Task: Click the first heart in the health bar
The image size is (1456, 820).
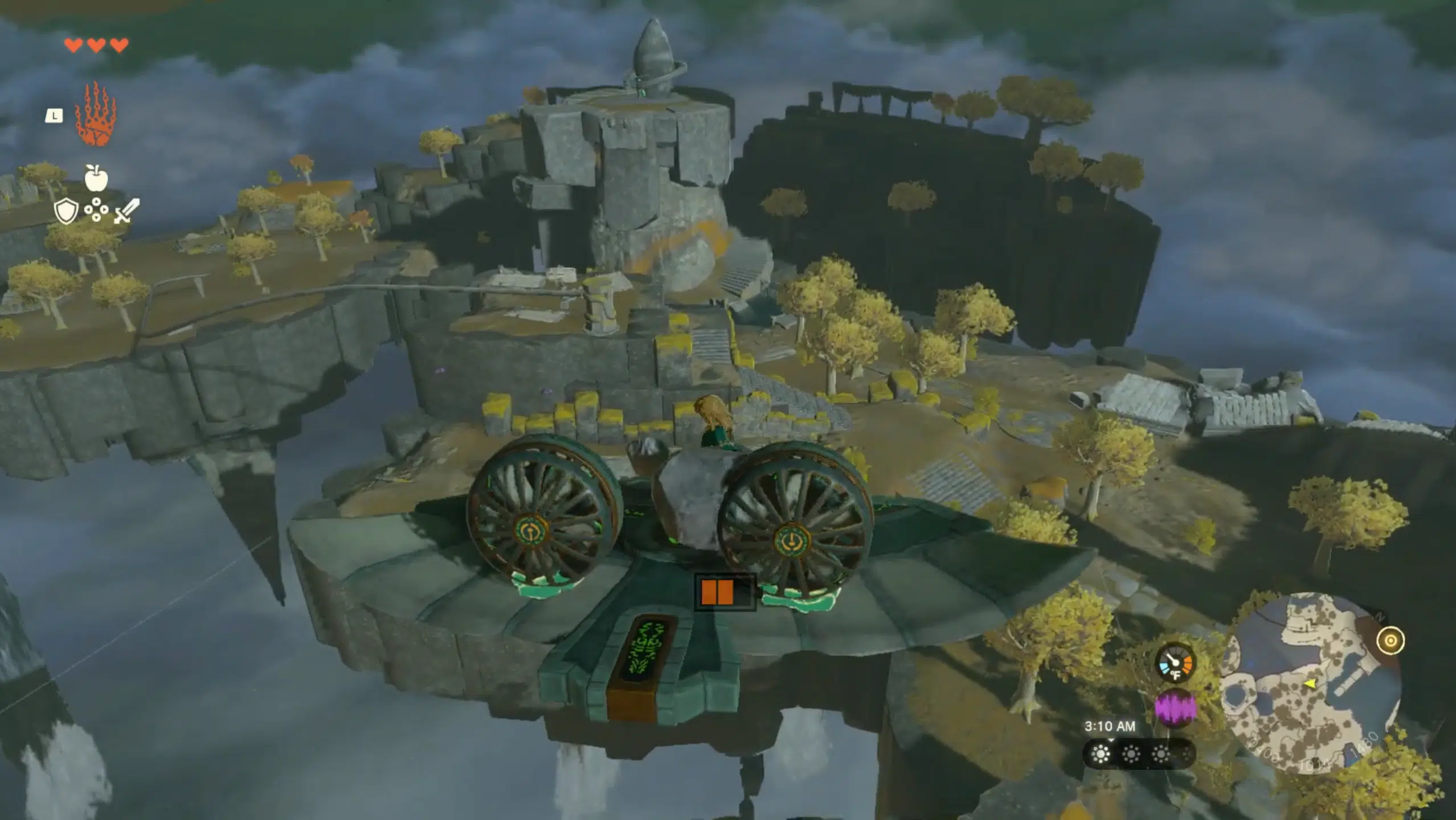Action: pos(73,46)
